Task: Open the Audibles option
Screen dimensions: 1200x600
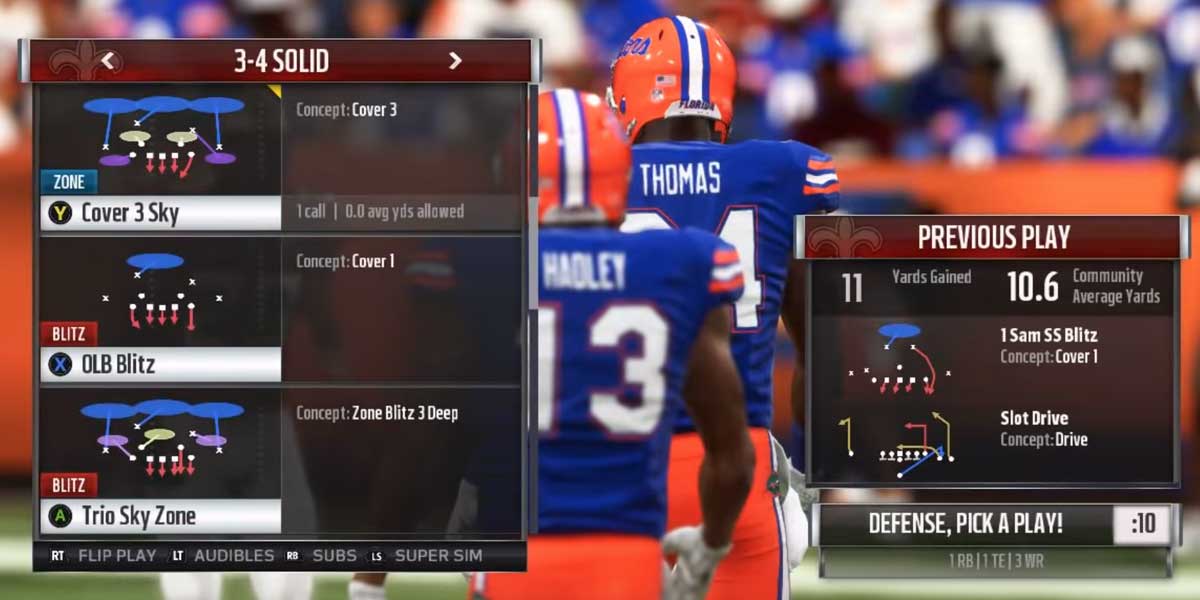Action: tap(222, 555)
